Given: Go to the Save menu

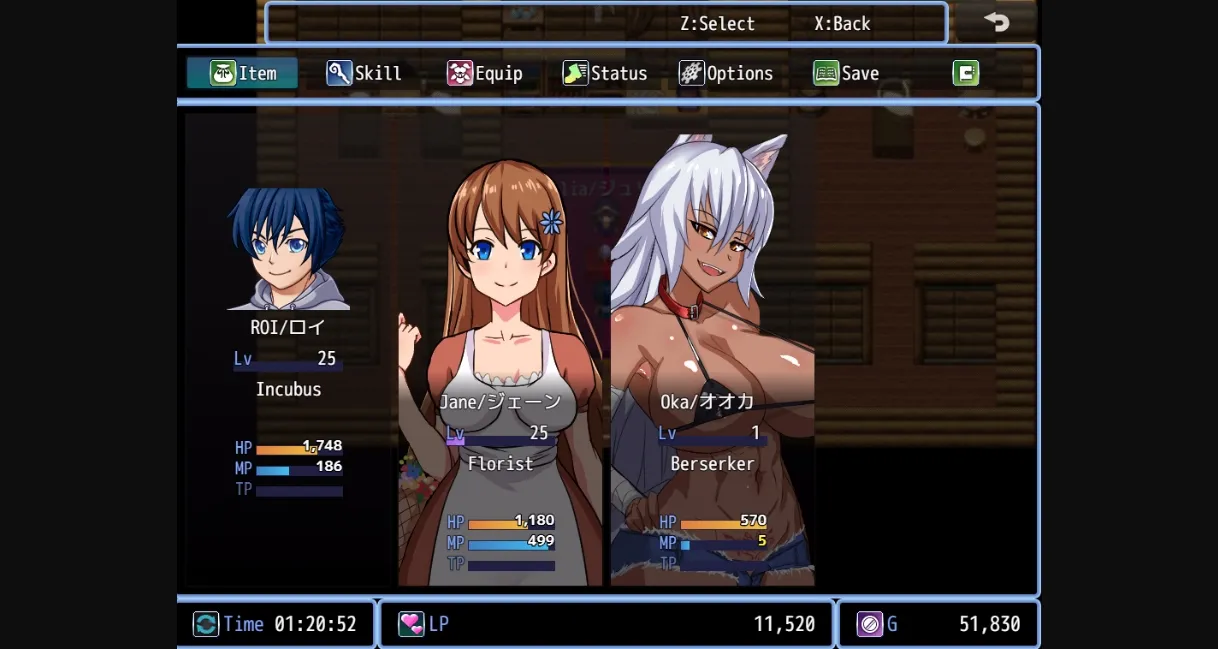Looking at the screenshot, I should tap(846, 73).
